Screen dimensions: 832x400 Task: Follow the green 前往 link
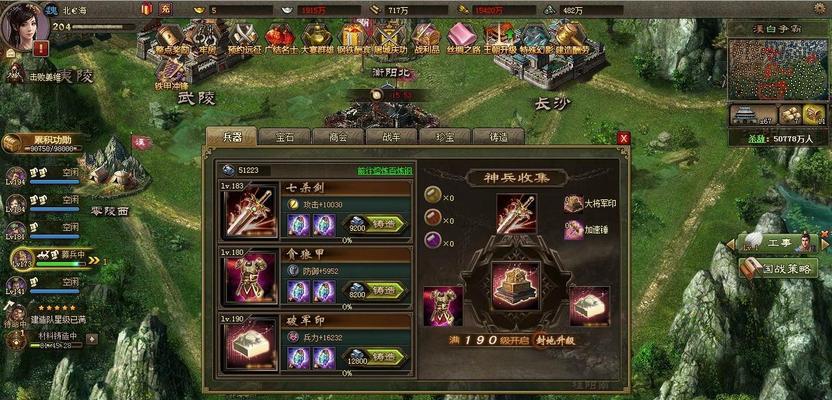point(385,171)
